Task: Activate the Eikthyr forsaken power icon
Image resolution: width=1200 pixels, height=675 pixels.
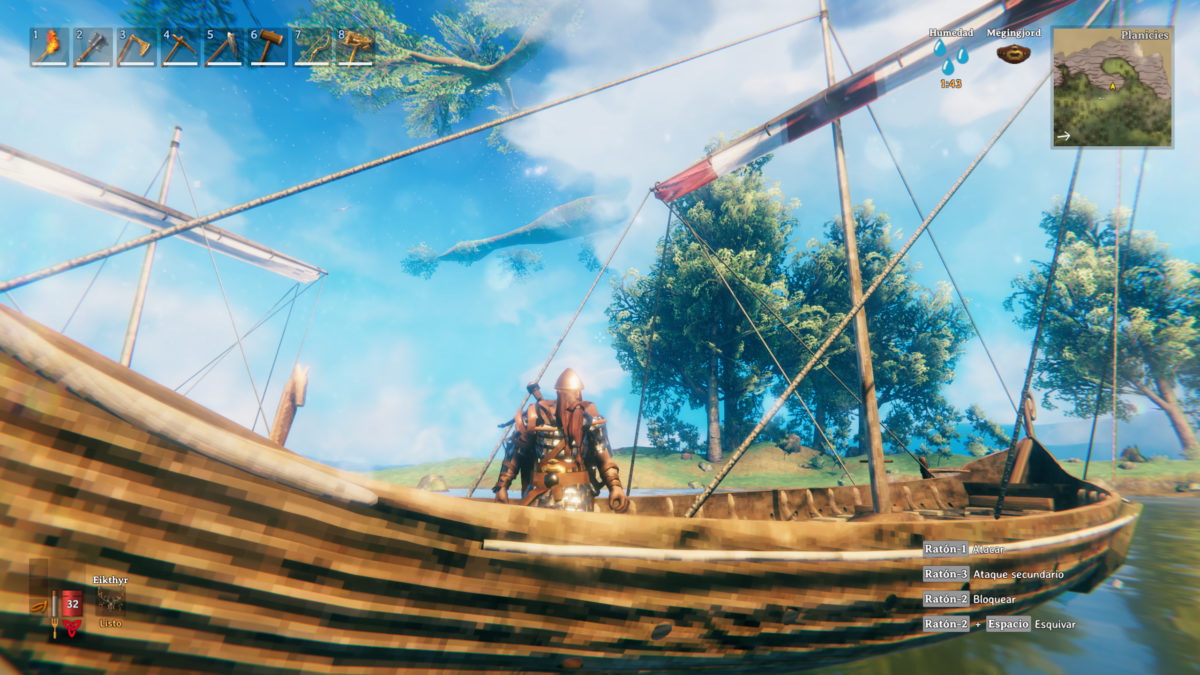Action: click(110, 600)
